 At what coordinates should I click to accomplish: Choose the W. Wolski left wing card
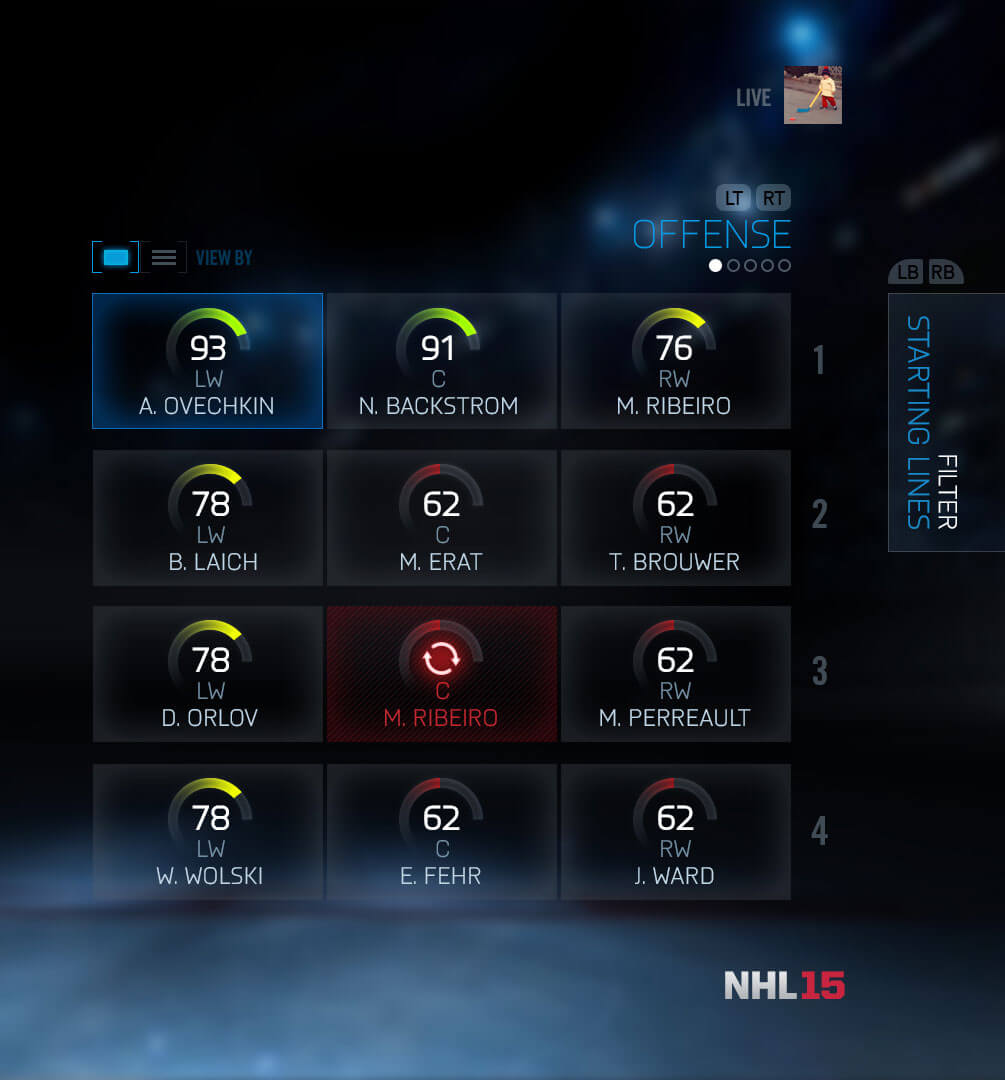(207, 831)
